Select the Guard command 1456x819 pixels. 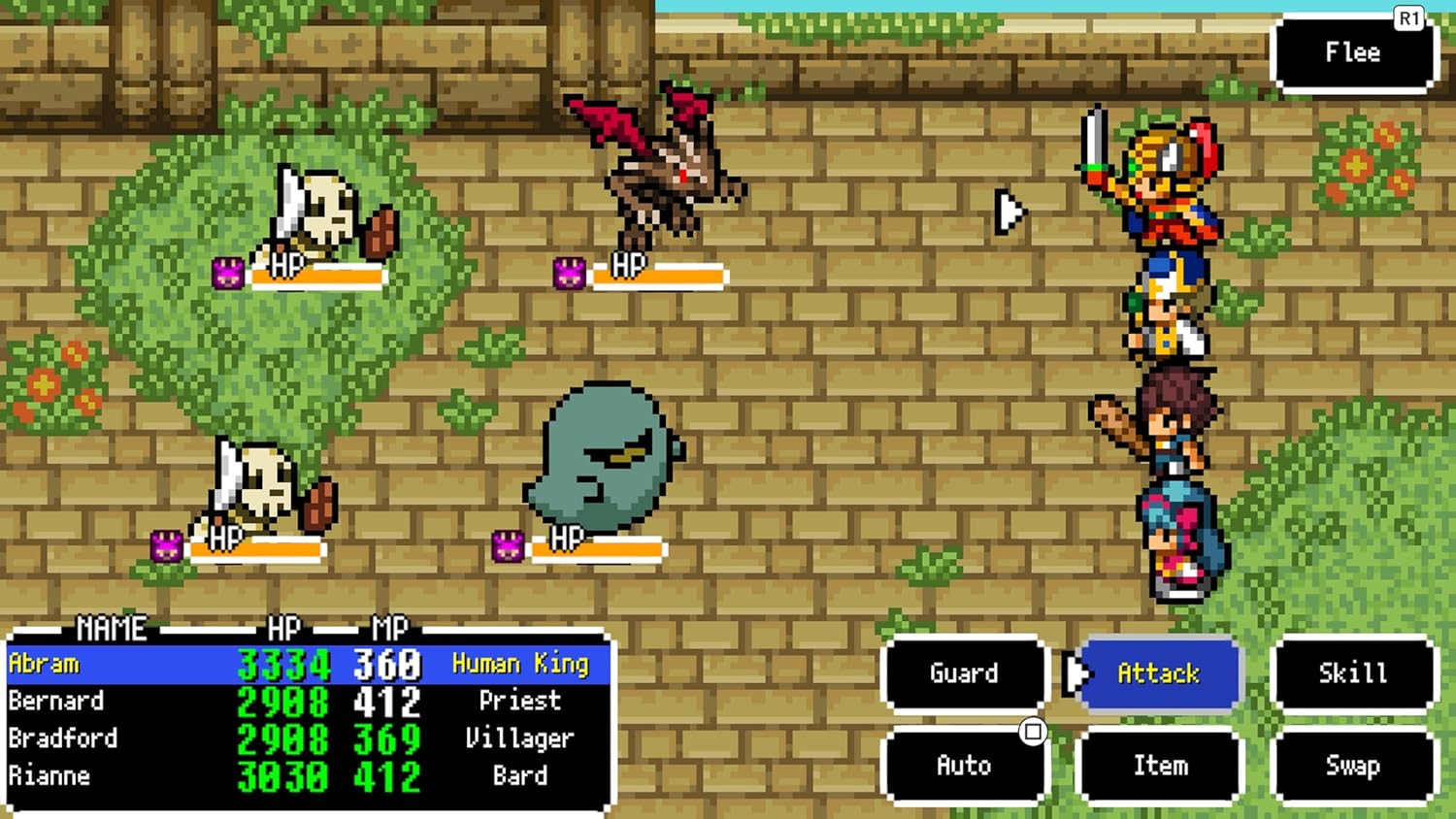964,672
